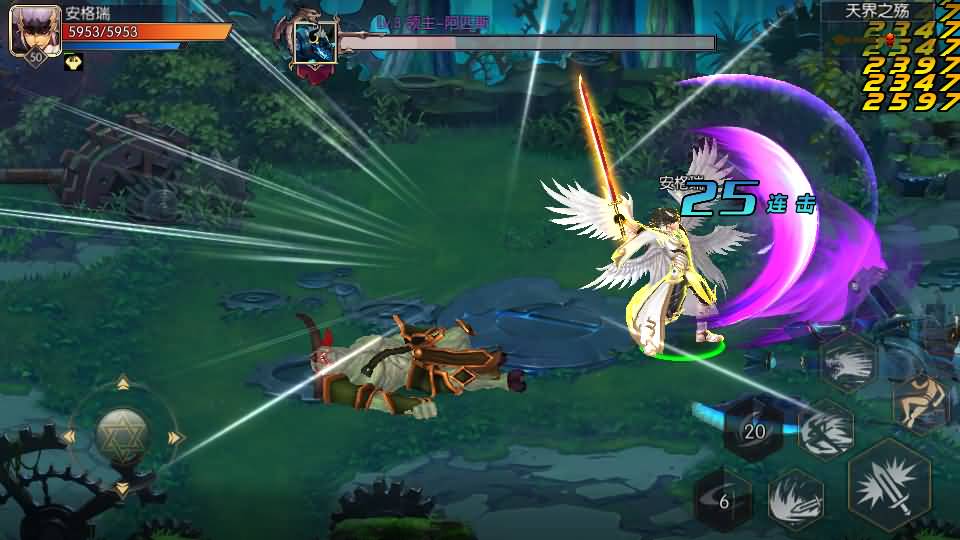Trigger the skill on 20 cooldown

(753, 430)
